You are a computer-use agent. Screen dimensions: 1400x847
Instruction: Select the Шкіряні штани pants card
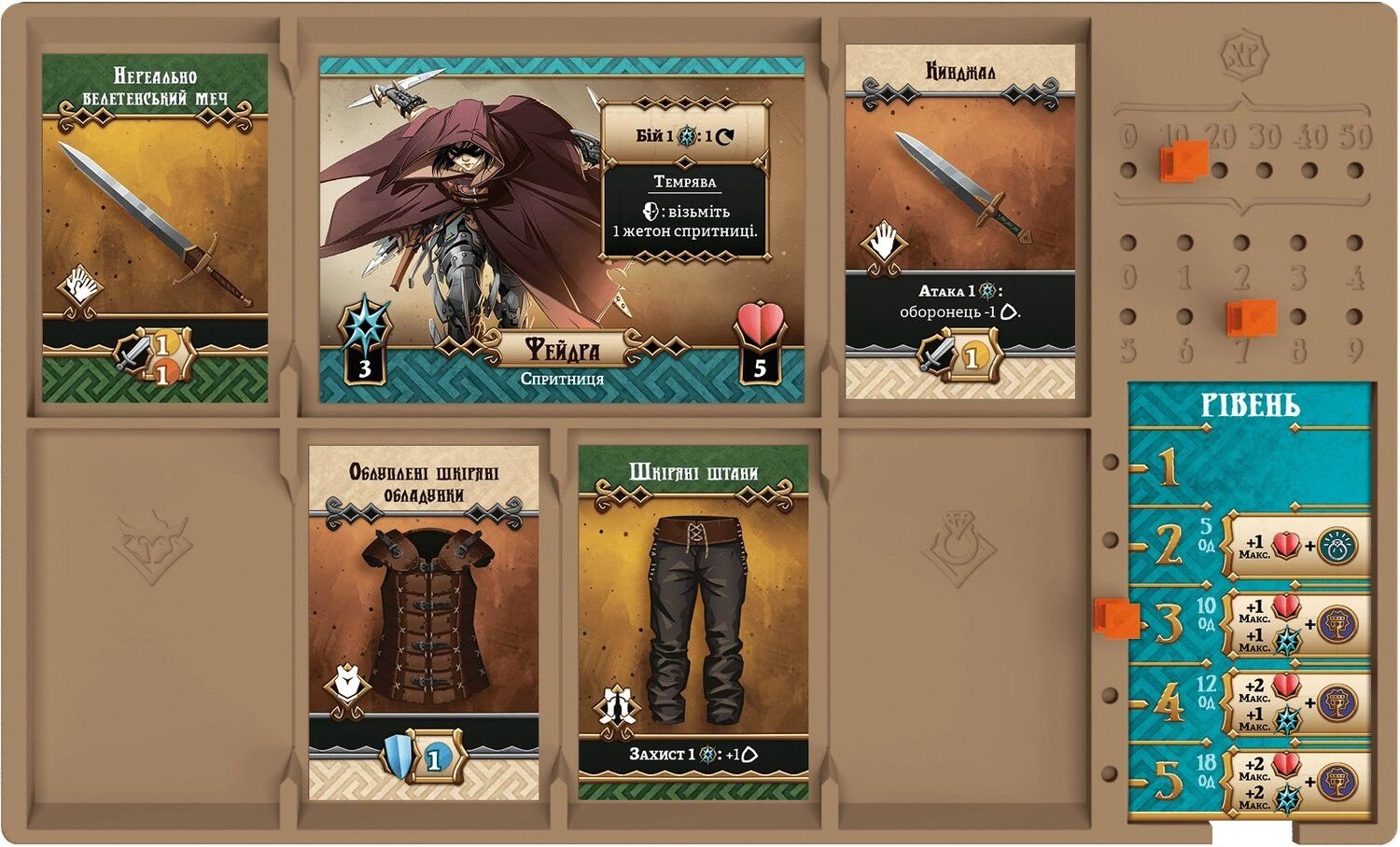click(x=693, y=622)
